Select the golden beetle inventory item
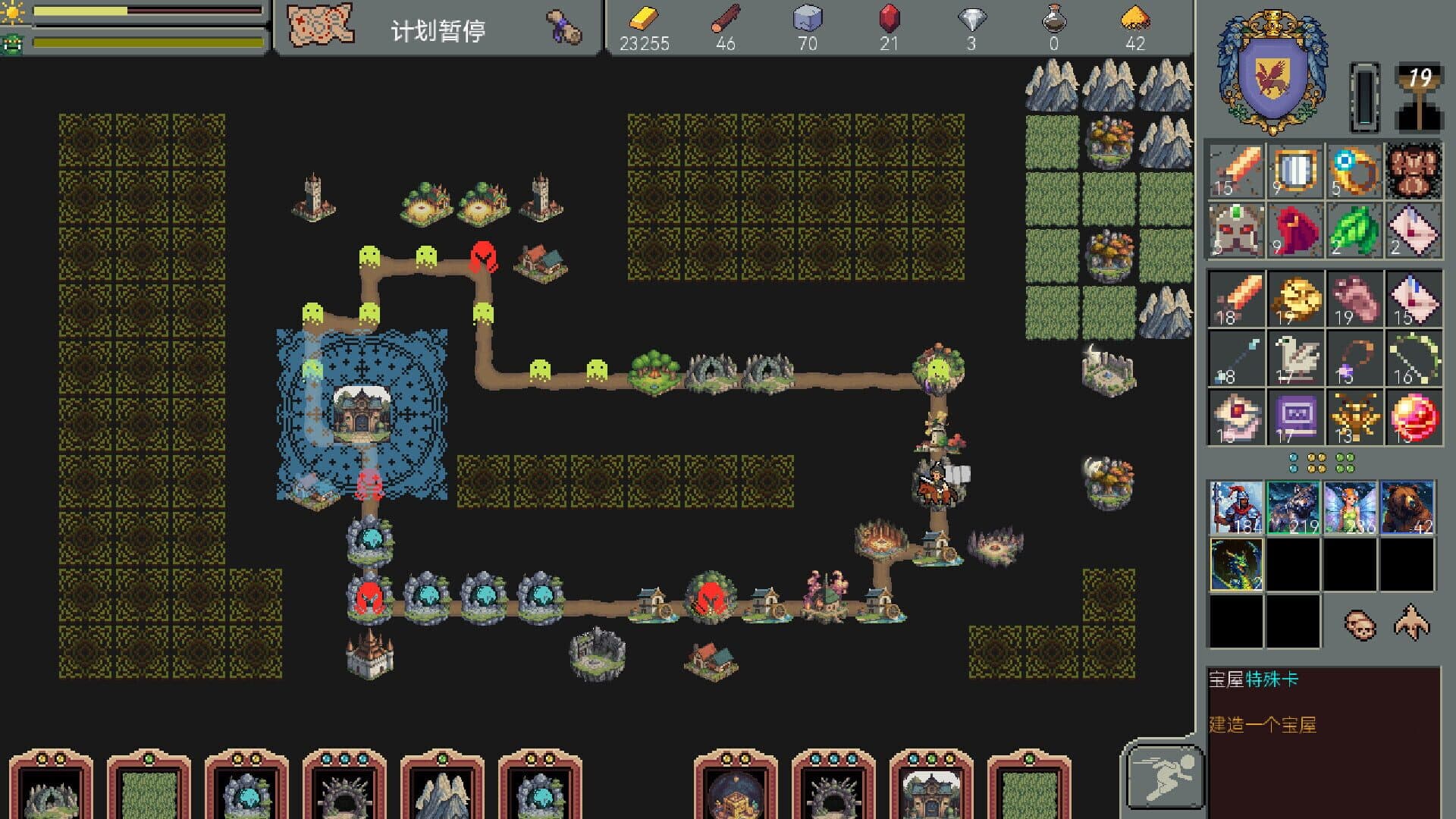Viewport: 1456px width, 819px height. [1354, 417]
